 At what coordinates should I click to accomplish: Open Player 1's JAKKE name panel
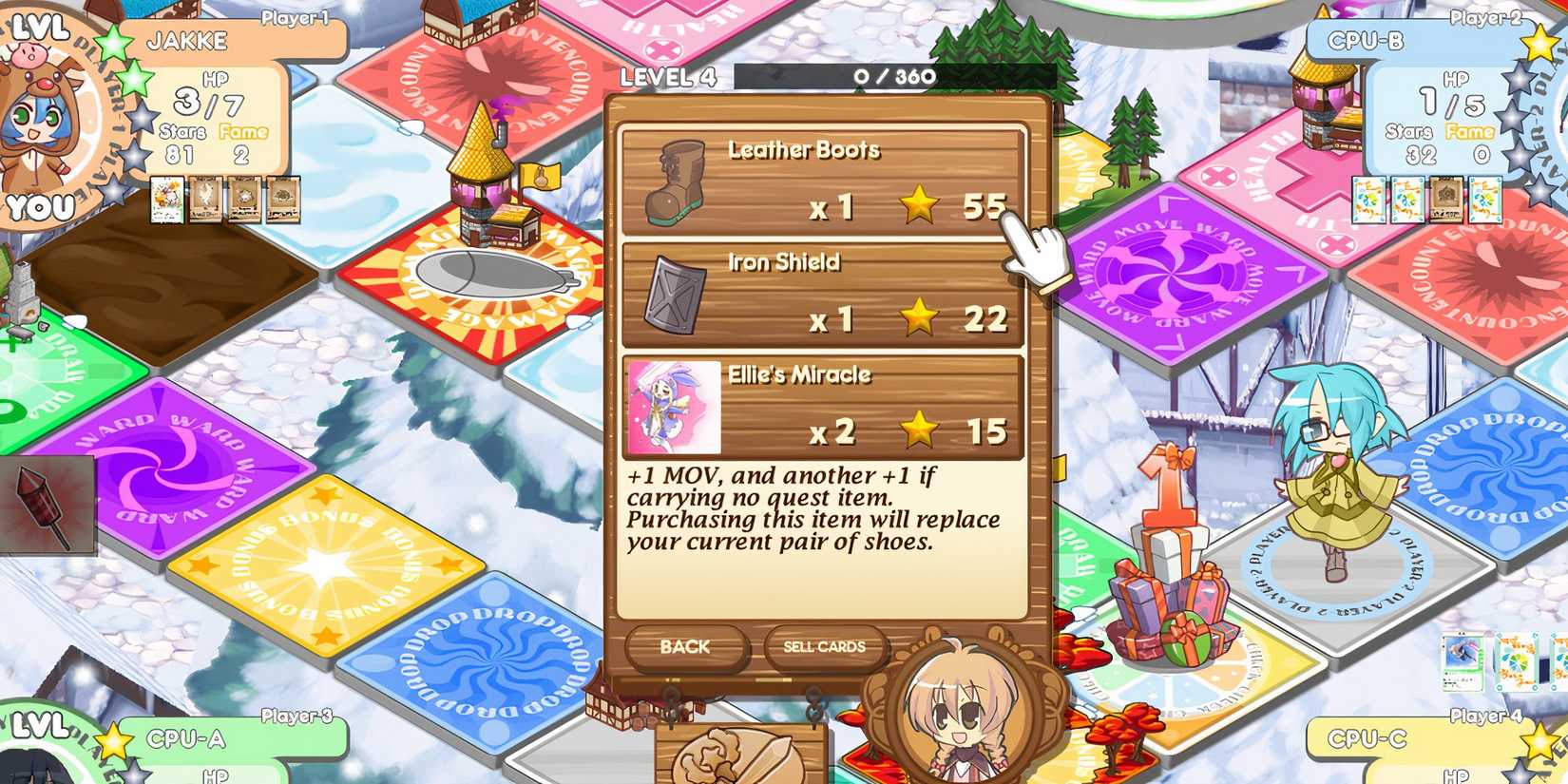pos(187,40)
